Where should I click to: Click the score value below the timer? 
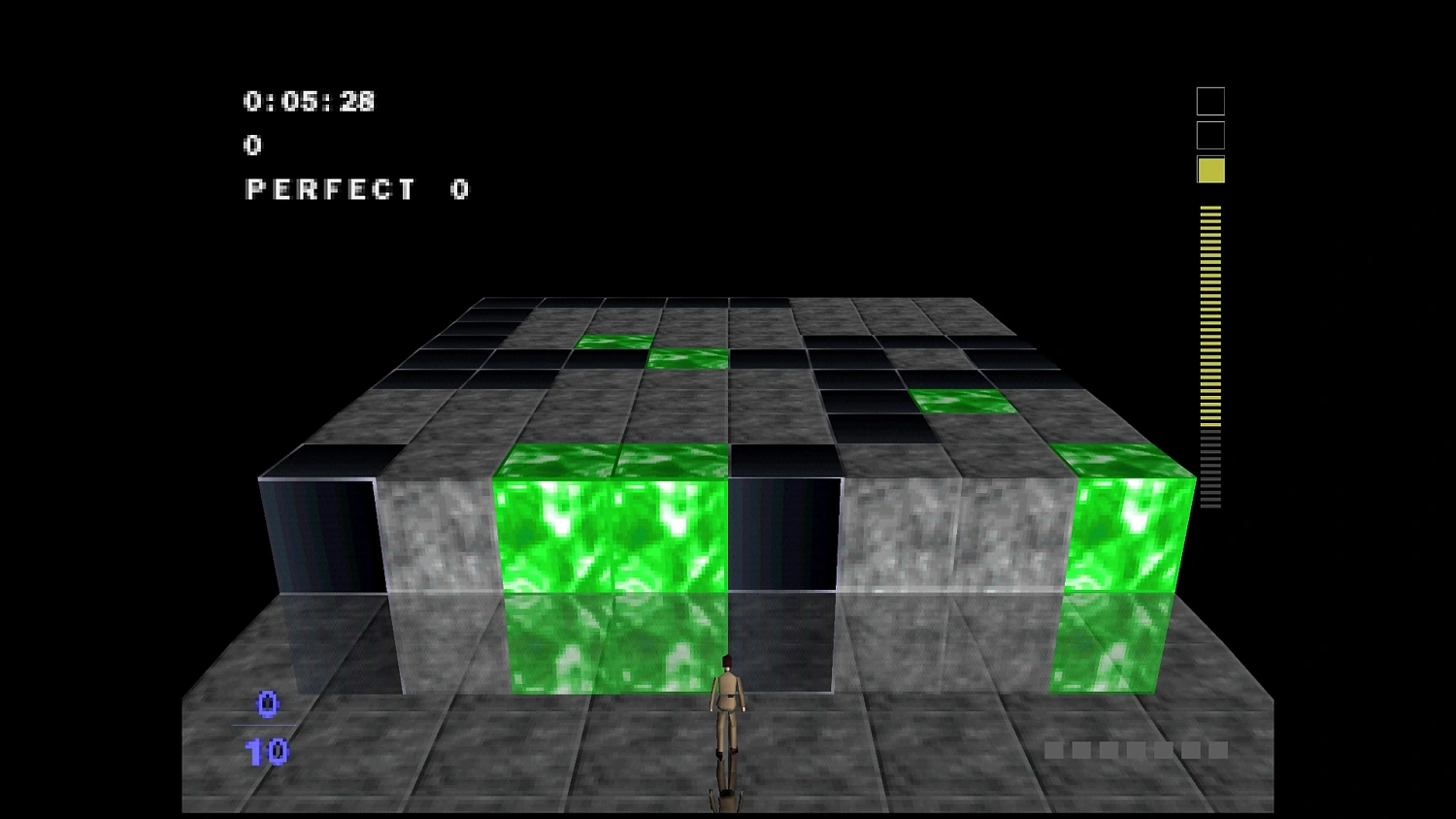253,145
